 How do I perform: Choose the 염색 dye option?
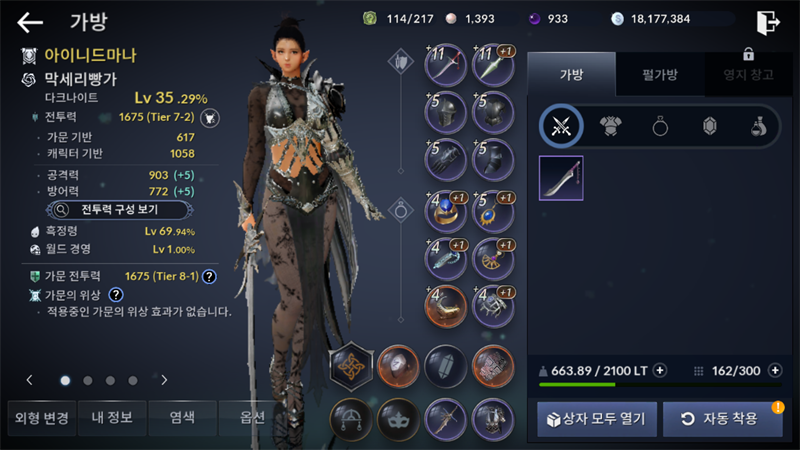[182, 417]
